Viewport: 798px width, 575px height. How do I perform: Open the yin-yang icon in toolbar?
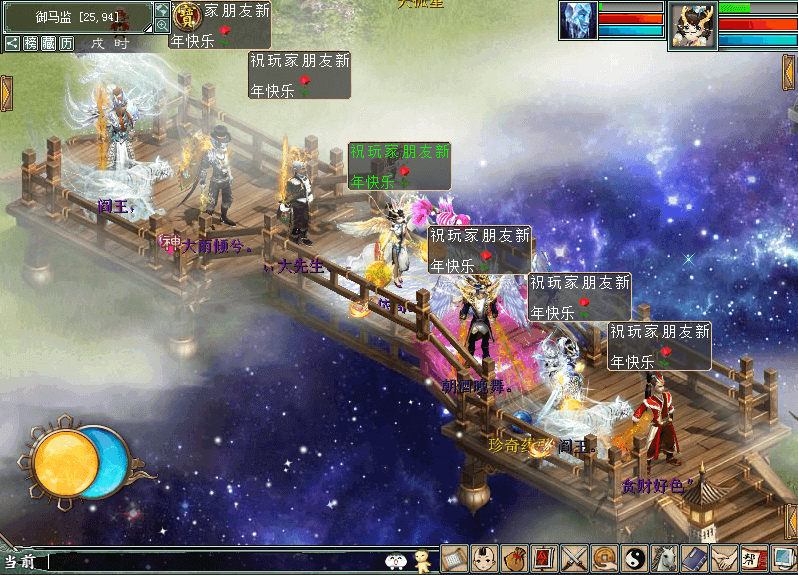(634, 559)
